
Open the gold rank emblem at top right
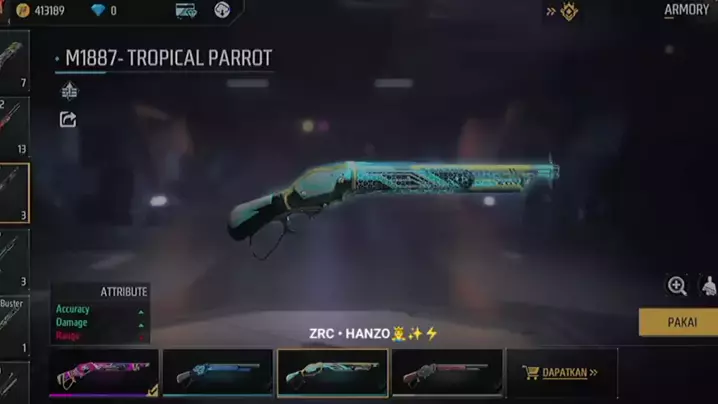click(568, 12)
